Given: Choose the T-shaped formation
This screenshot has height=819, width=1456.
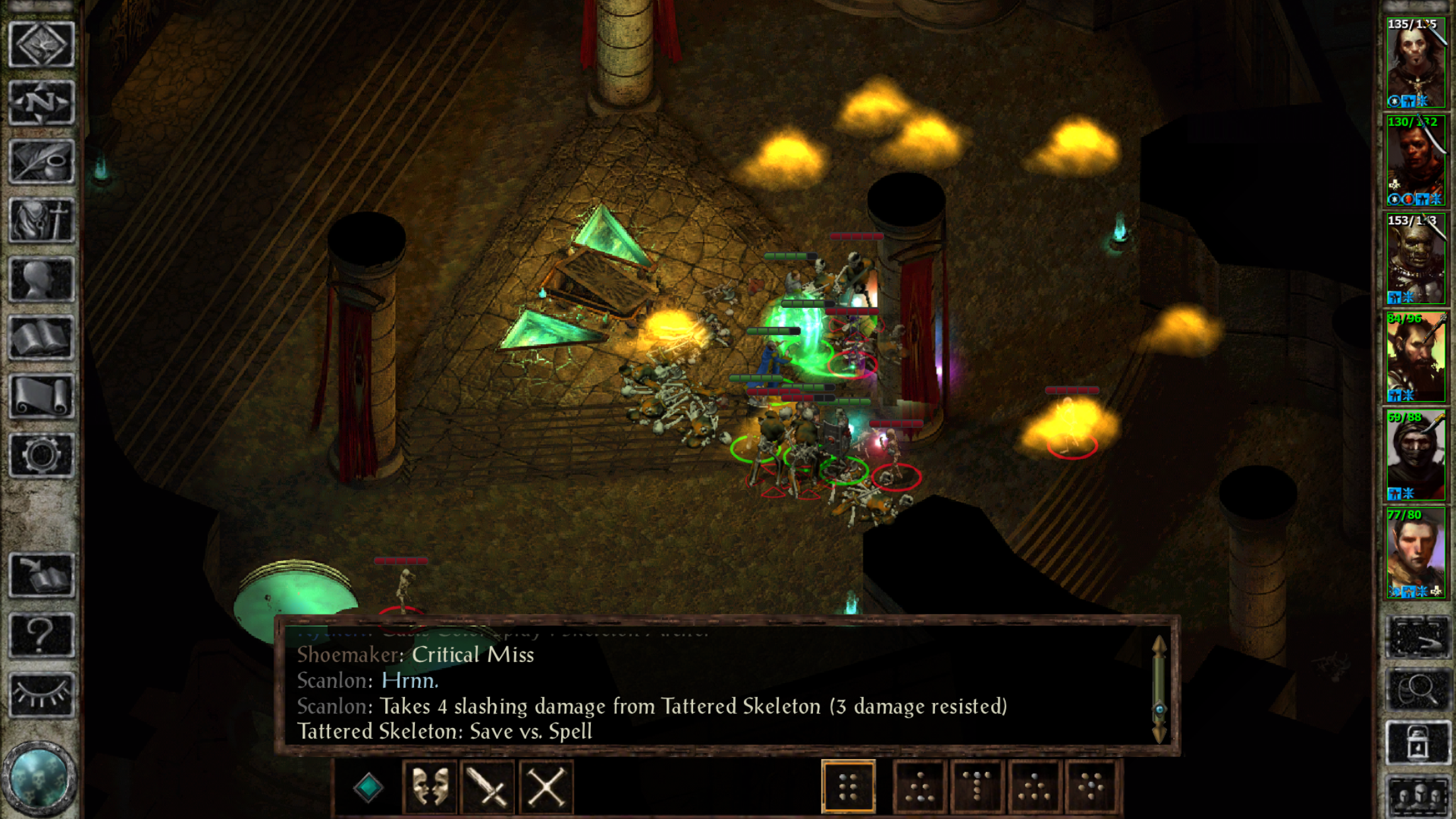Looking at the screenshot, I should coord(977,787).
